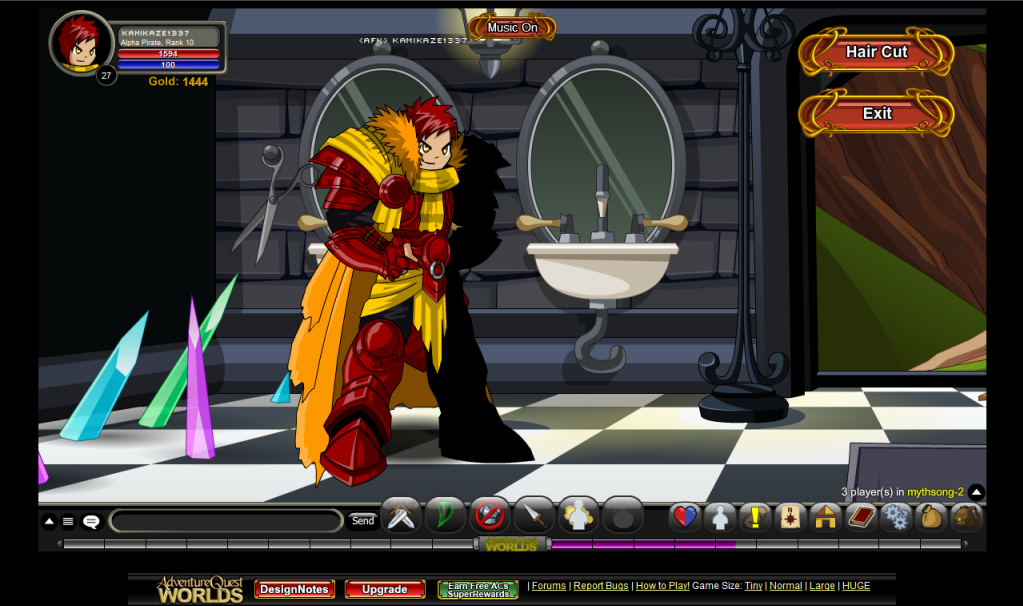This screenshot has width=1023, height=606.
Task: Open the yellow exclamation quest icon
Action: [x=755, y=517]
